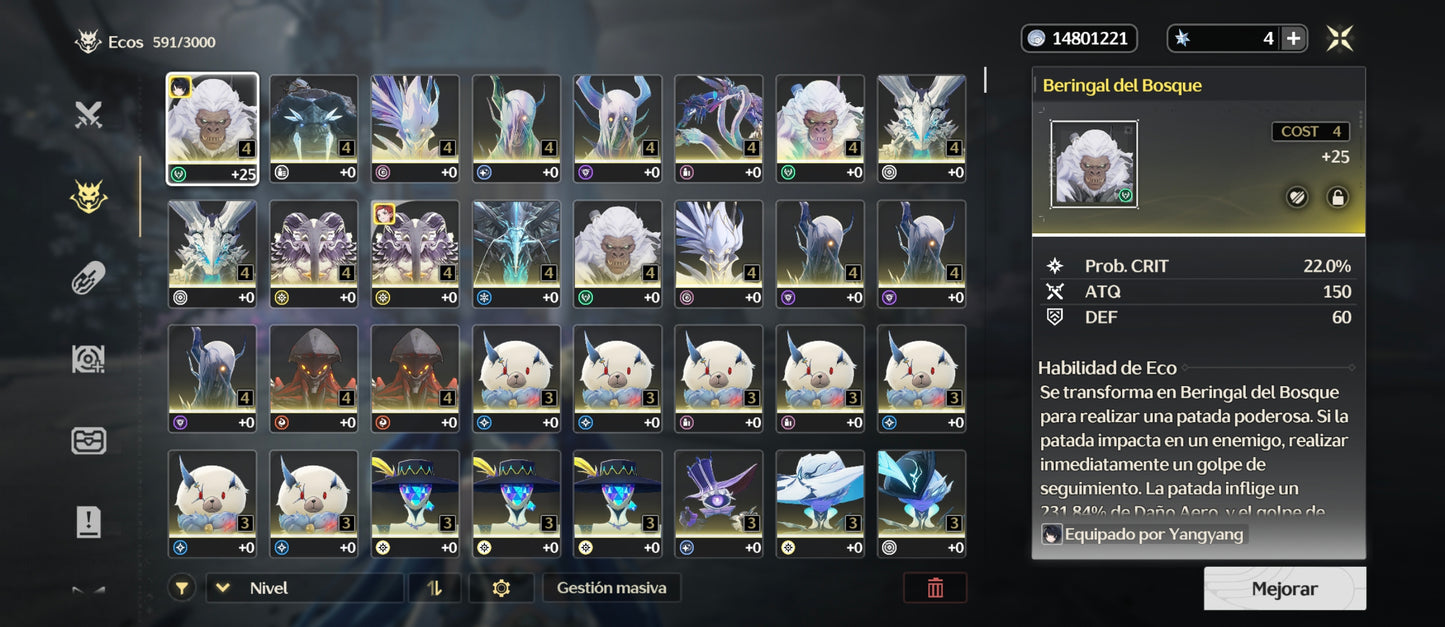The width and height of the screenshot is (1445, 627).
Task: Upgrade the echo with Mejorar button
Action: (x=1284, y=589)
